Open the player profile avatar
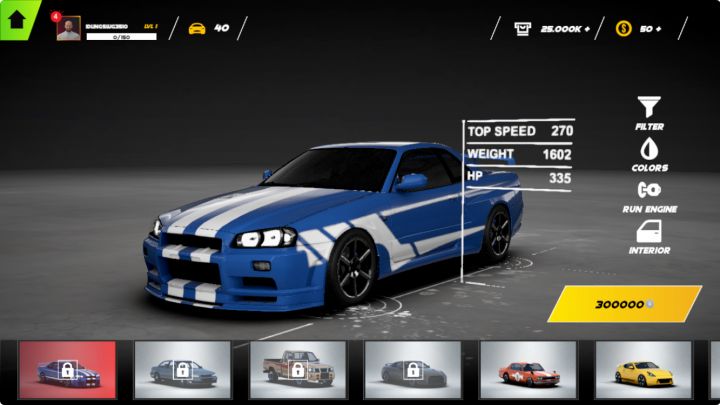720x405 pixels. click(x=69, y=29)
